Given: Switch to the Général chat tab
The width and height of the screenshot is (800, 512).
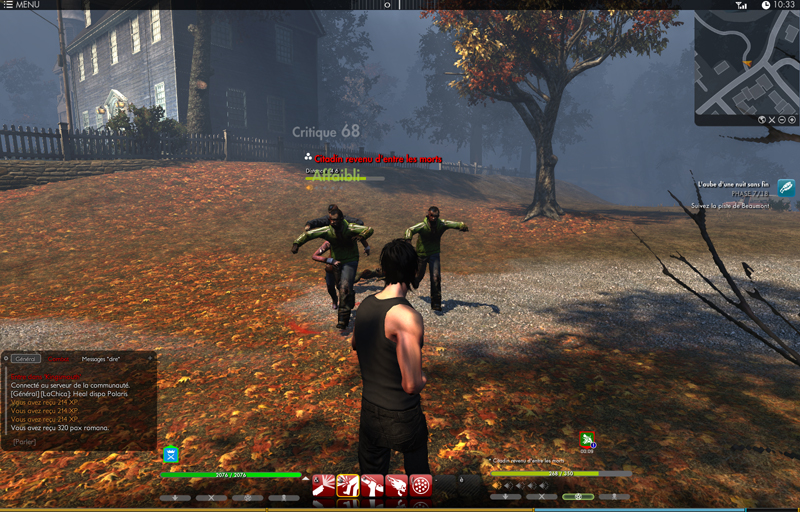Looking at the screenshot, I should [x=27, y=358].
